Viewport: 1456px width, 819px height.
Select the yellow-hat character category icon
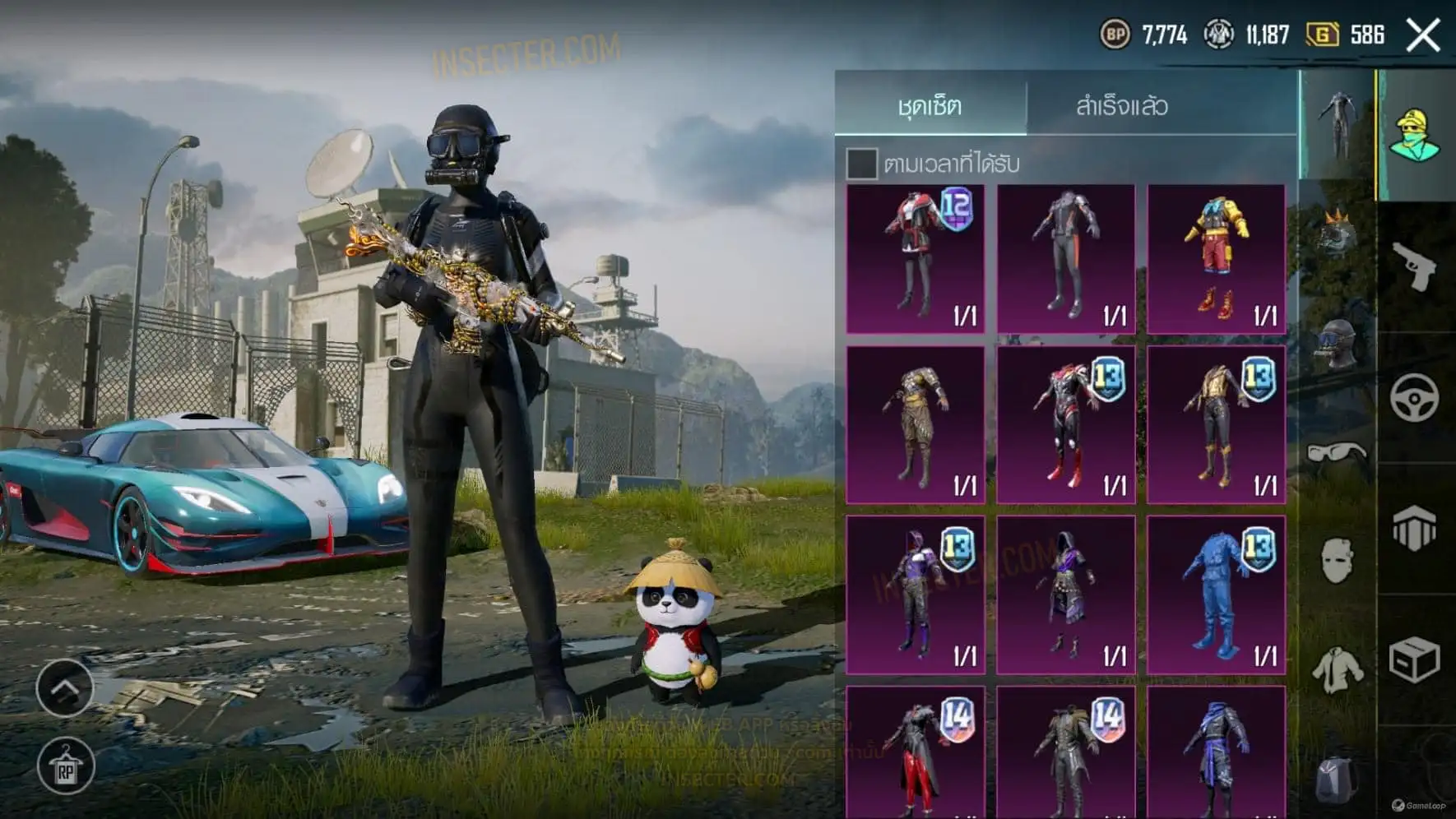click(x=1415, y=136)
